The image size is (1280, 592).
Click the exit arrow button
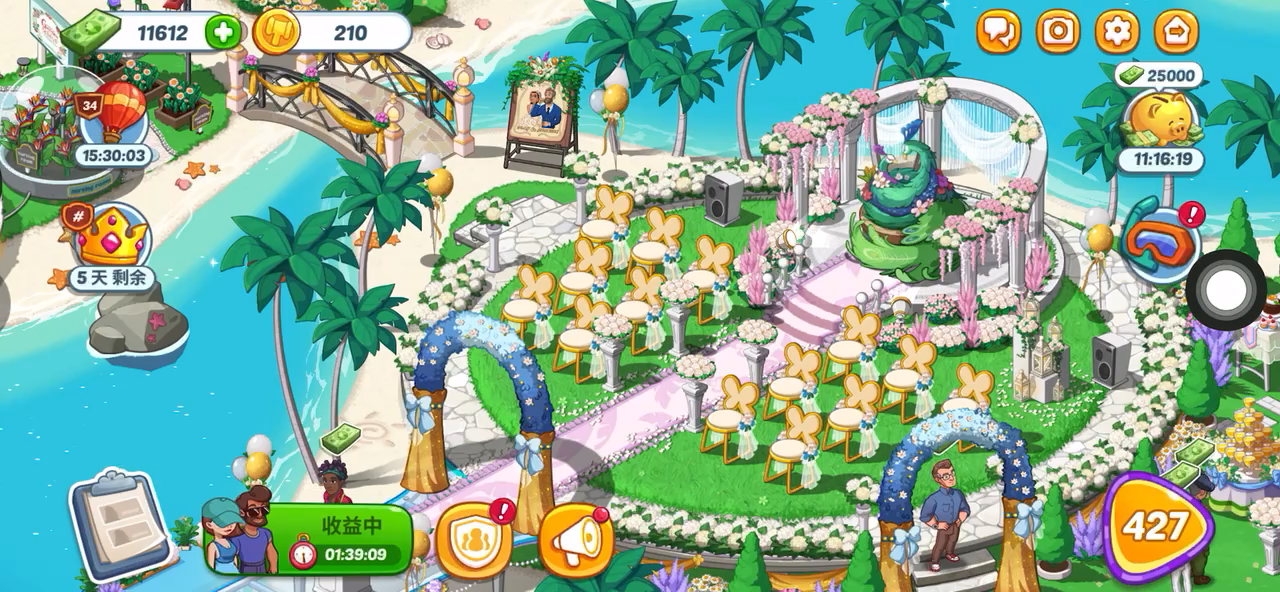pos(1176,32)
